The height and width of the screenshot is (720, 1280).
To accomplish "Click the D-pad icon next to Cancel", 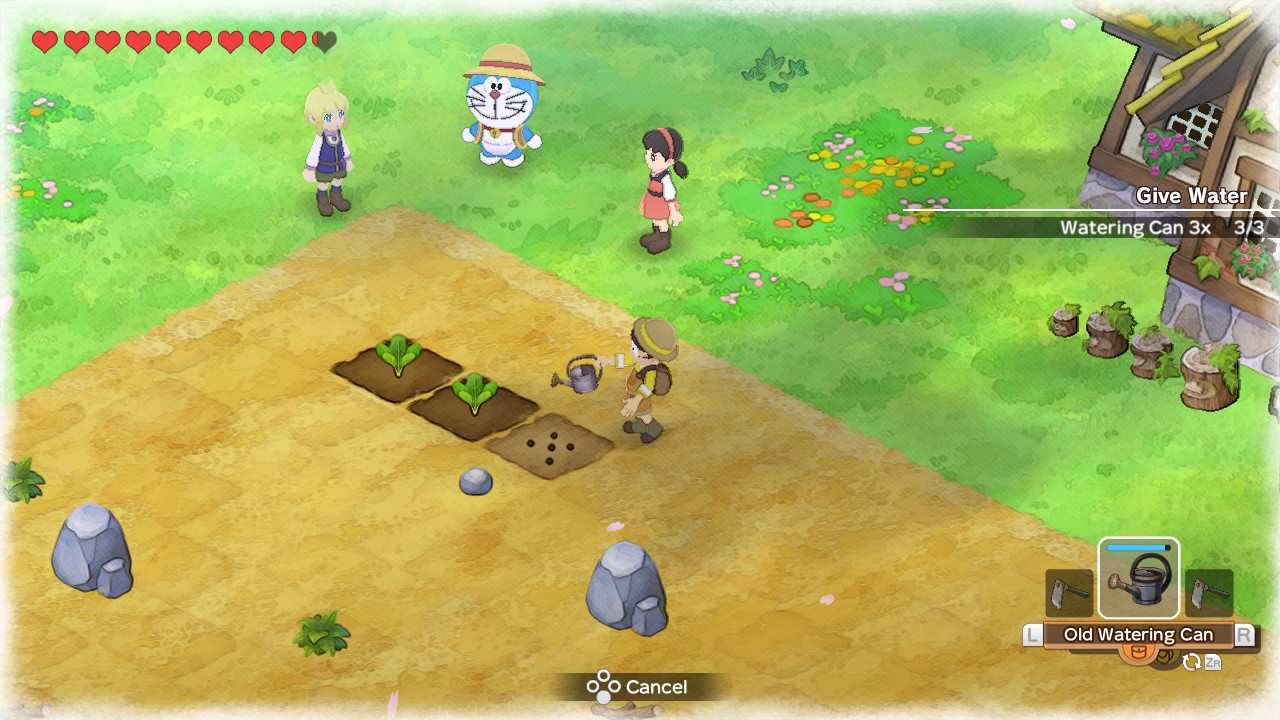I will pyautogui.click(x=601, y=687).
